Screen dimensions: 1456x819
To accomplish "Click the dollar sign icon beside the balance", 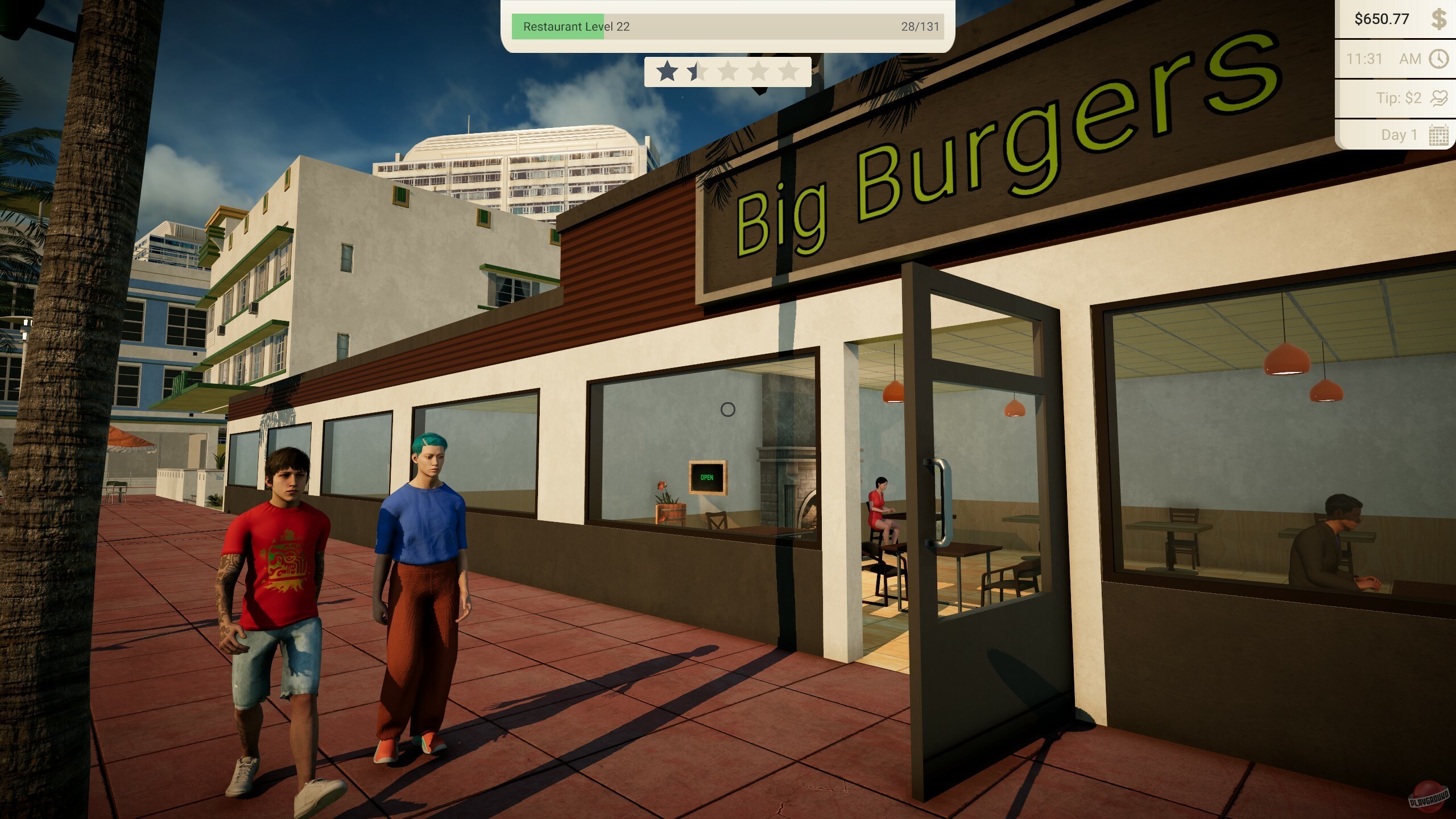I will tap(1440, 19).
